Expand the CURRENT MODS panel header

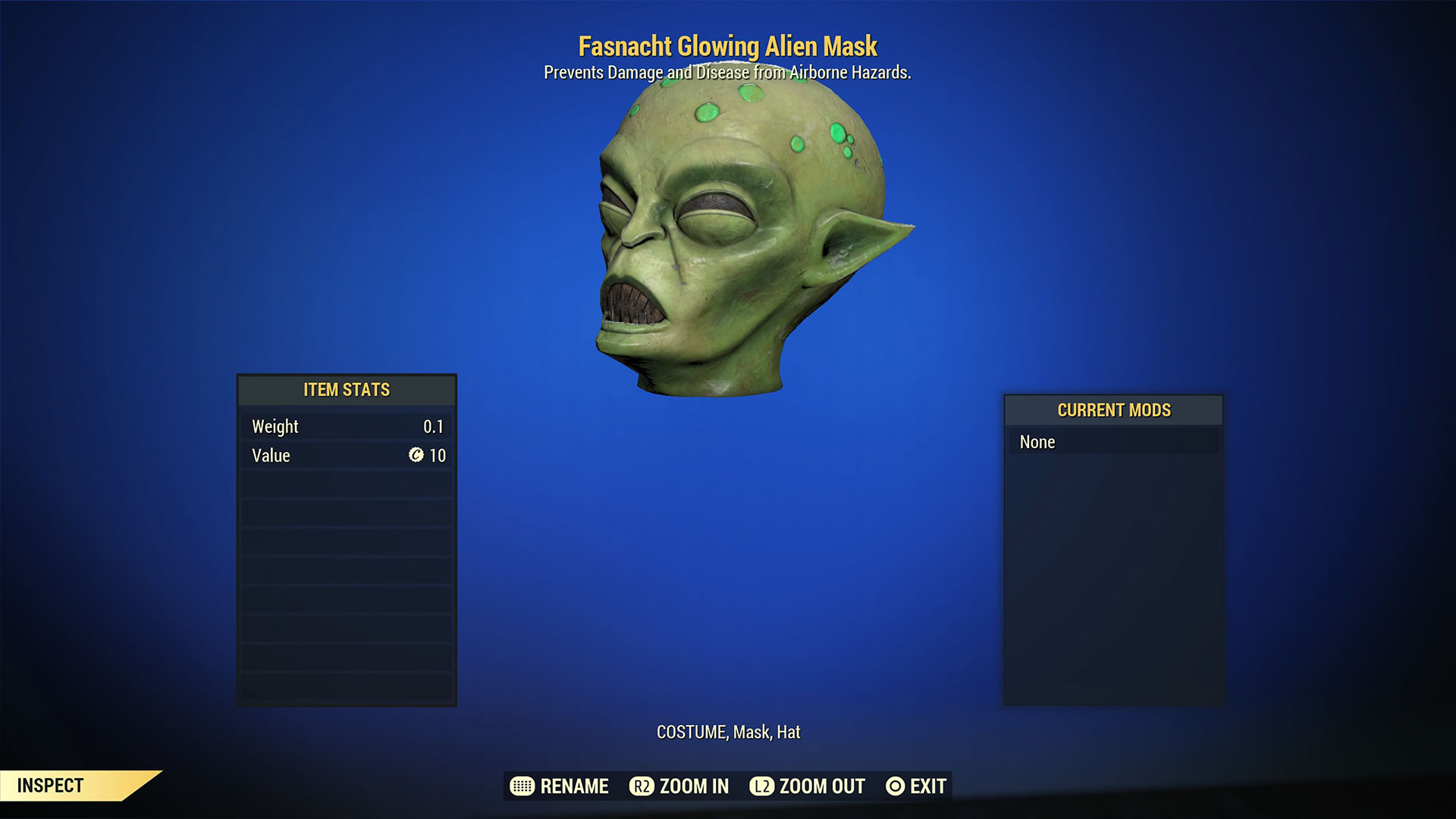tap(1113, 410)
